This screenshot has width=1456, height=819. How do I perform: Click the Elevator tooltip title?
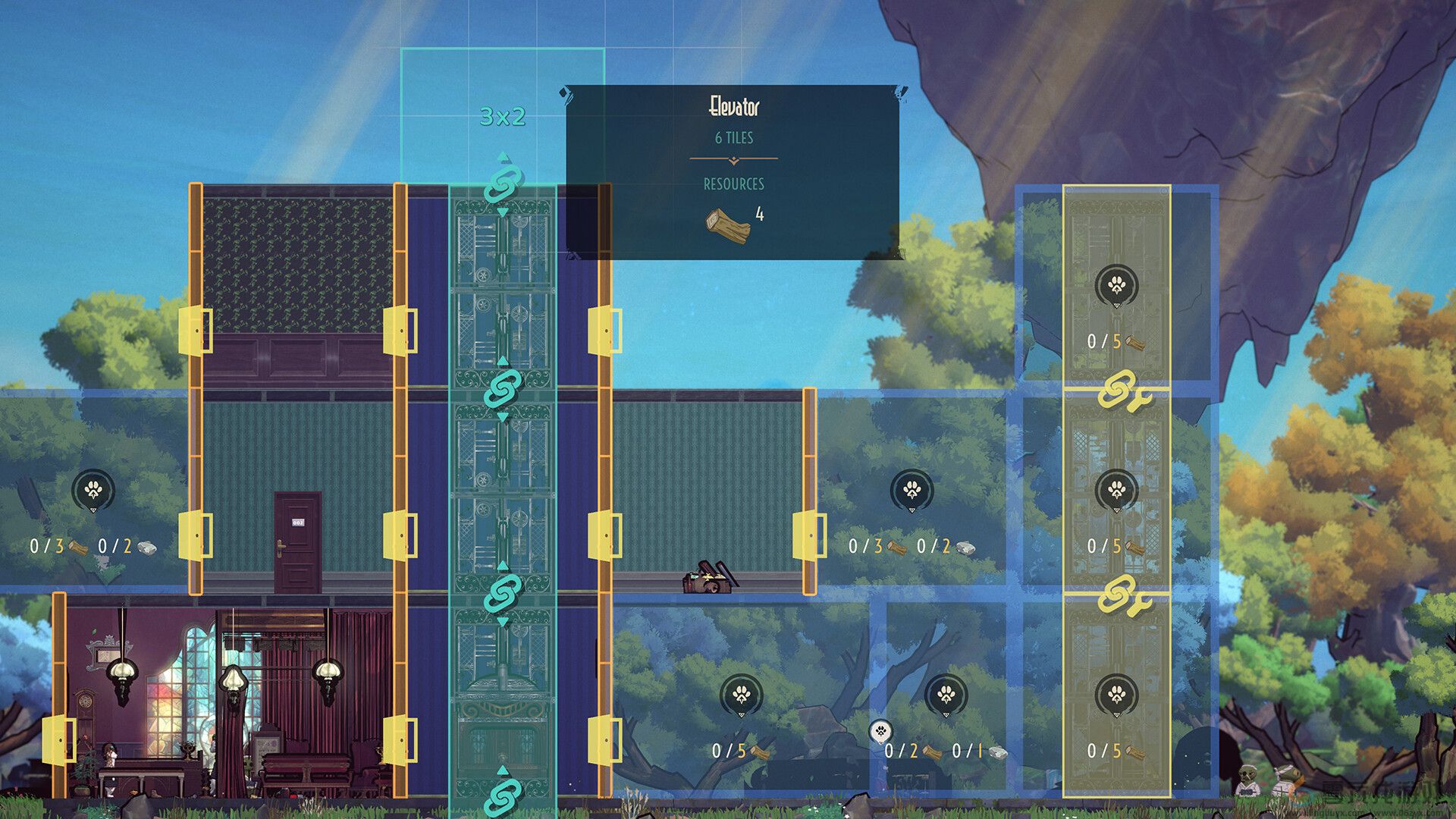pos(733,108)
